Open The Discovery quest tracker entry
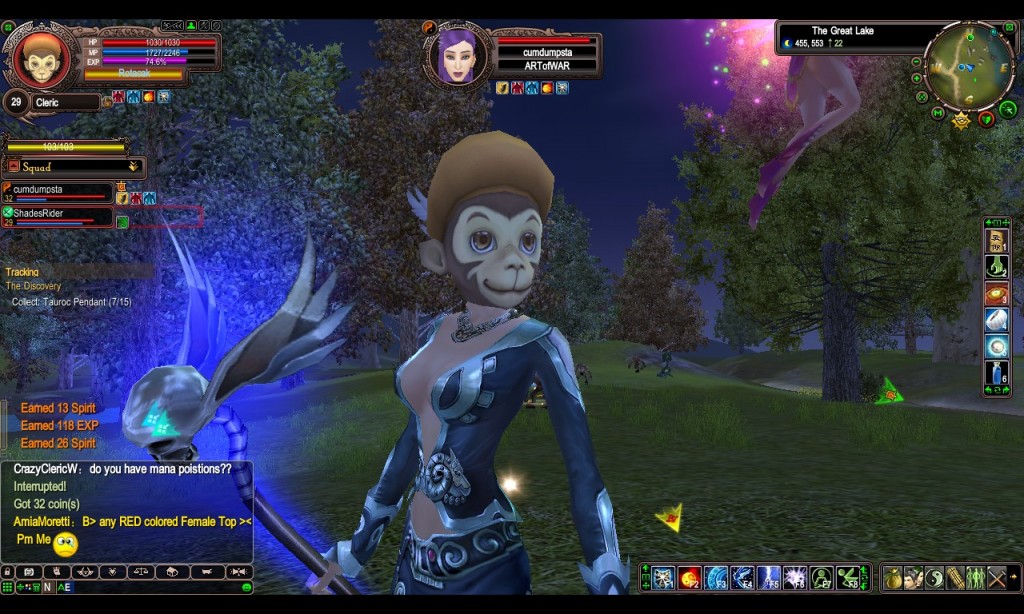 [x=34, y=286]
